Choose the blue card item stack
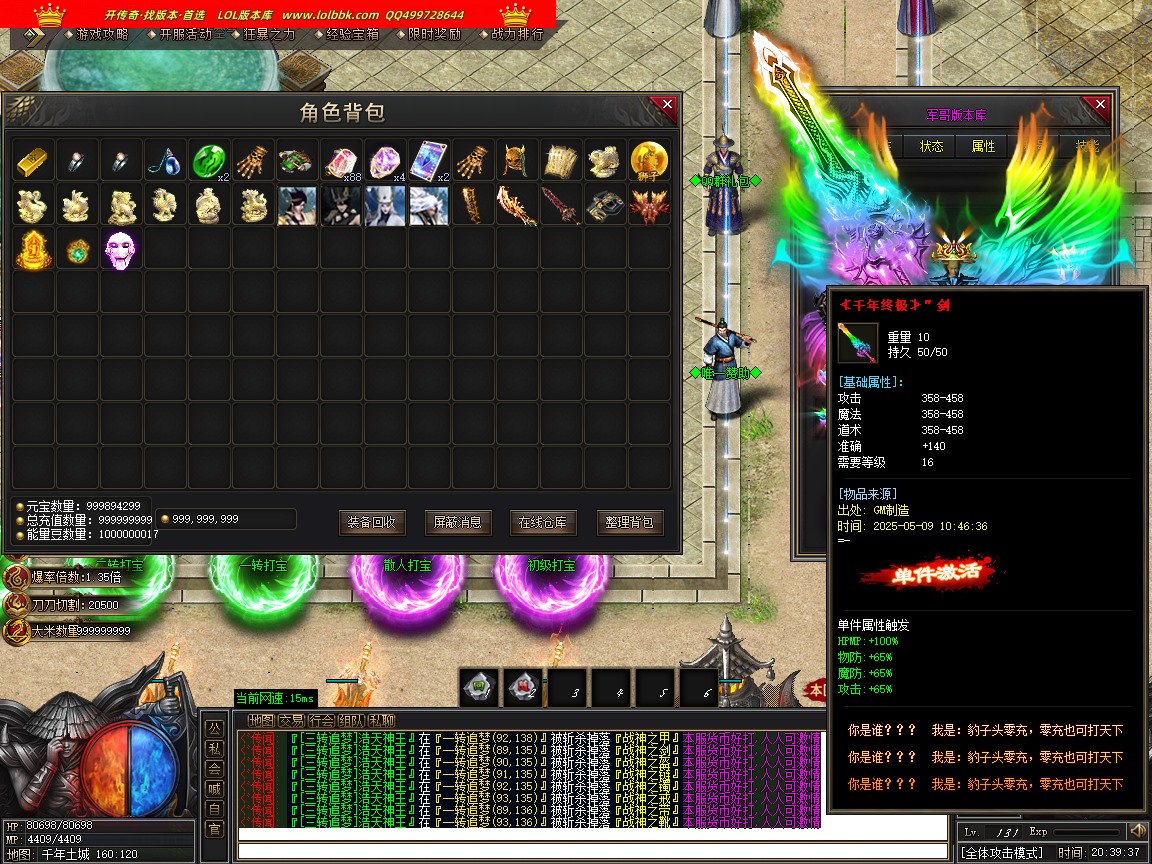This screenshot has width=1152, height=864. 428,161
